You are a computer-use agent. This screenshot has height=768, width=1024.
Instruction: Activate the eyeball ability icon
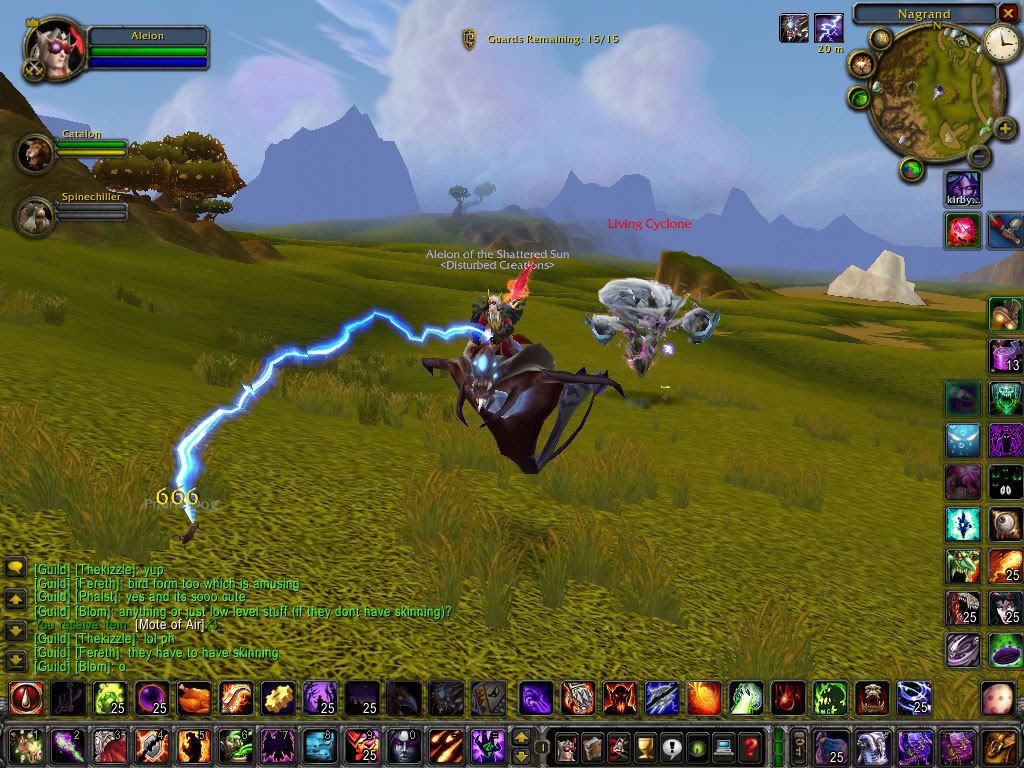click(1005, 523)
